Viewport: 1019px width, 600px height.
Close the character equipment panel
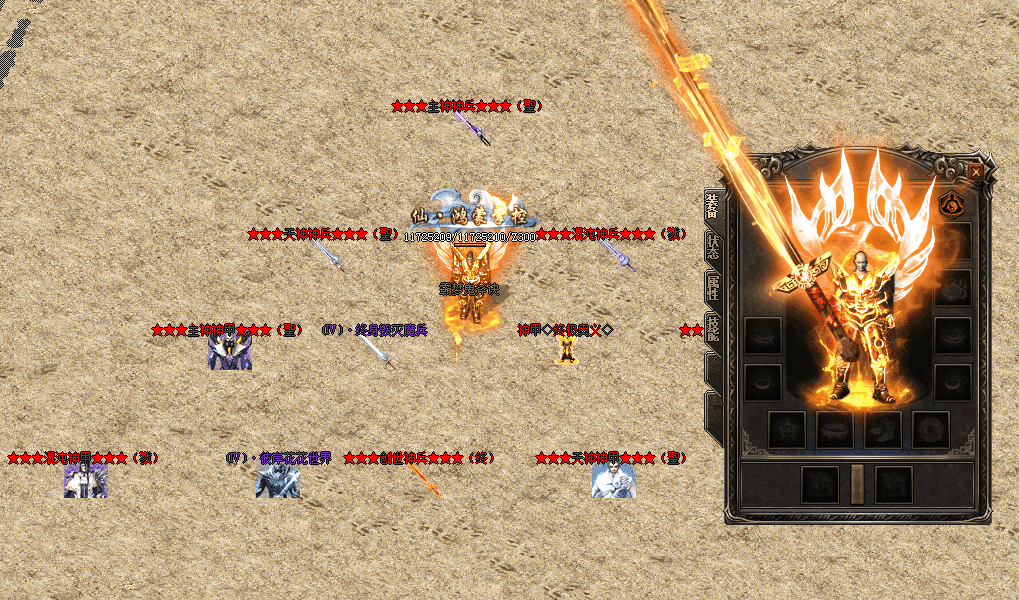pyautogui.click(x=975, y=171)
